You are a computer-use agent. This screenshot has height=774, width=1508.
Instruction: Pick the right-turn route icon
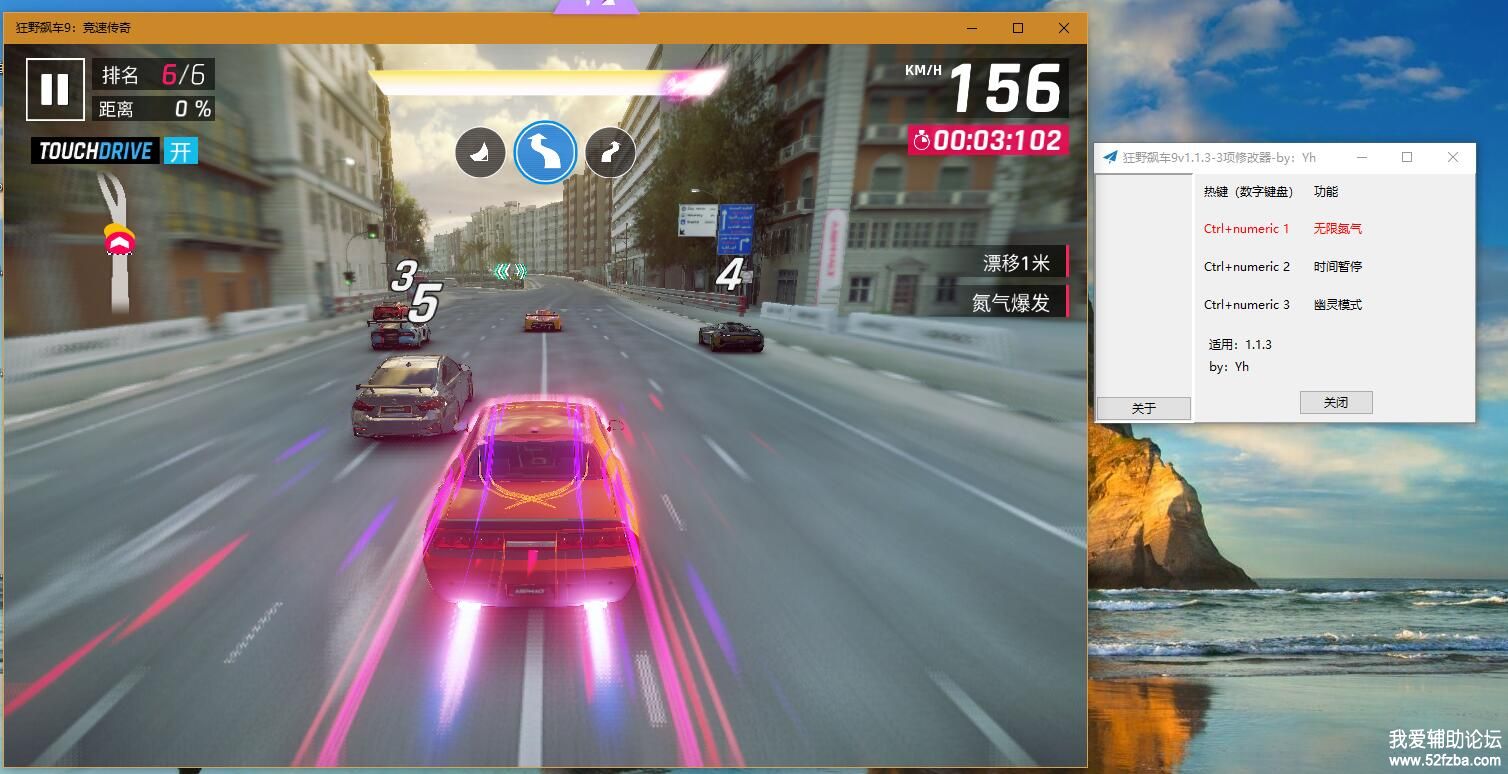pyautogui.click(x=610, y=153)
